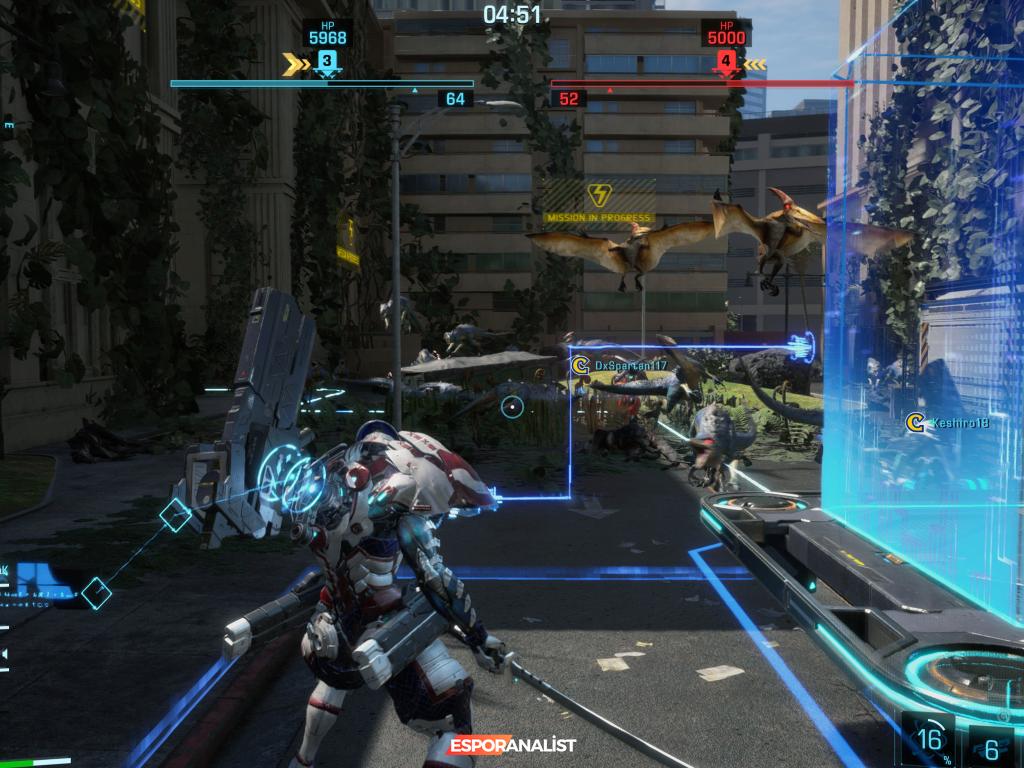Click the Esporanalist watermark logo
This screenshot has height=768, width=1024.
pos(513,745)
